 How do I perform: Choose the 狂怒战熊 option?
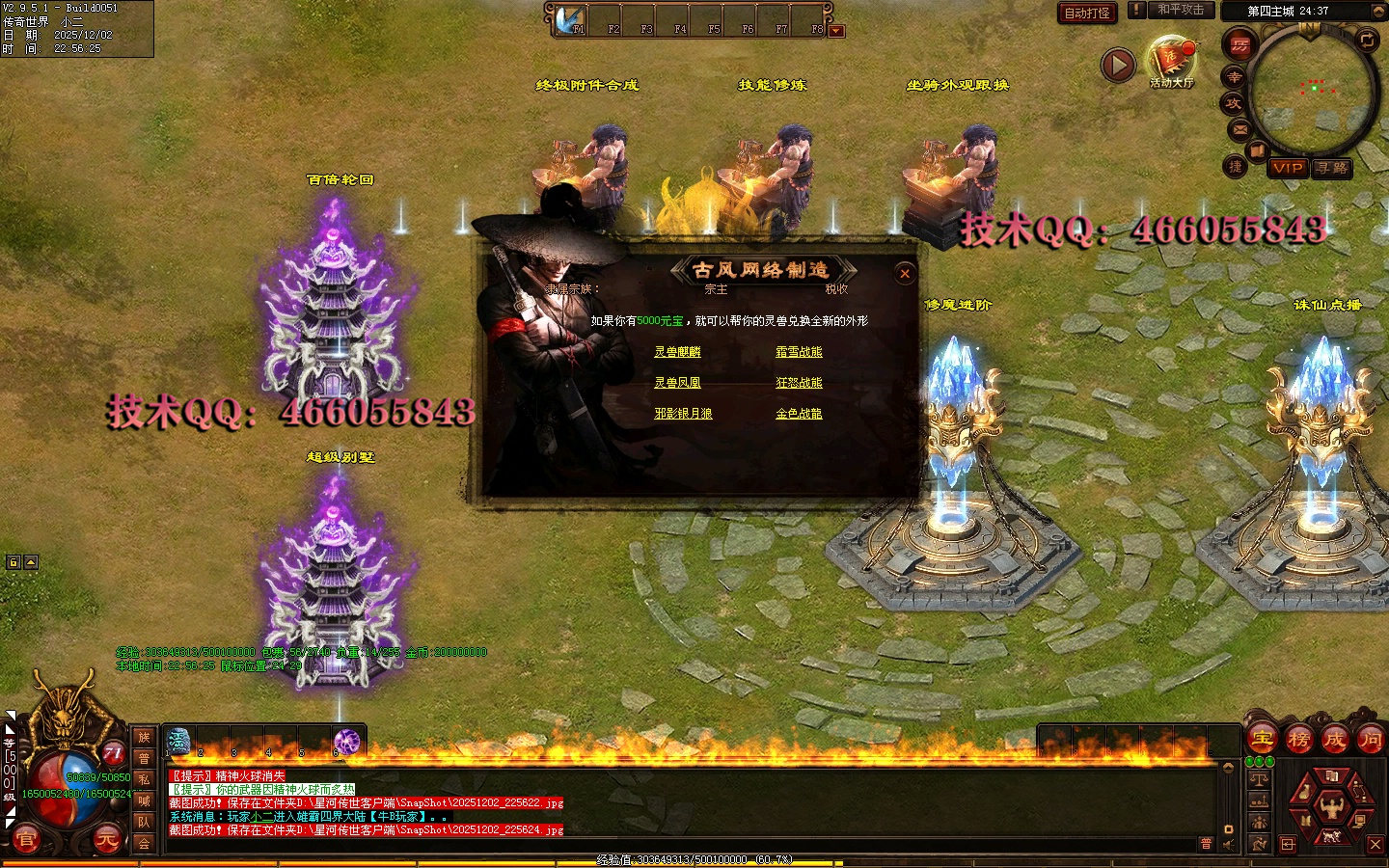coord(799,383)
